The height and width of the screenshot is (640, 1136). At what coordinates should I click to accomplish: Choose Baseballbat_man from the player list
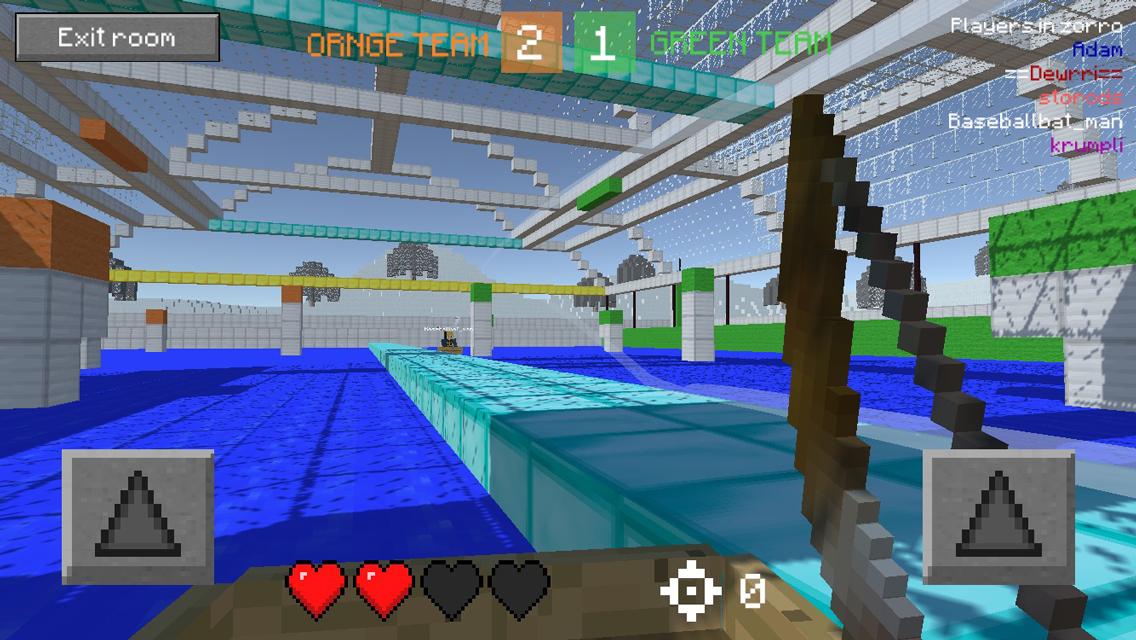1035,121
